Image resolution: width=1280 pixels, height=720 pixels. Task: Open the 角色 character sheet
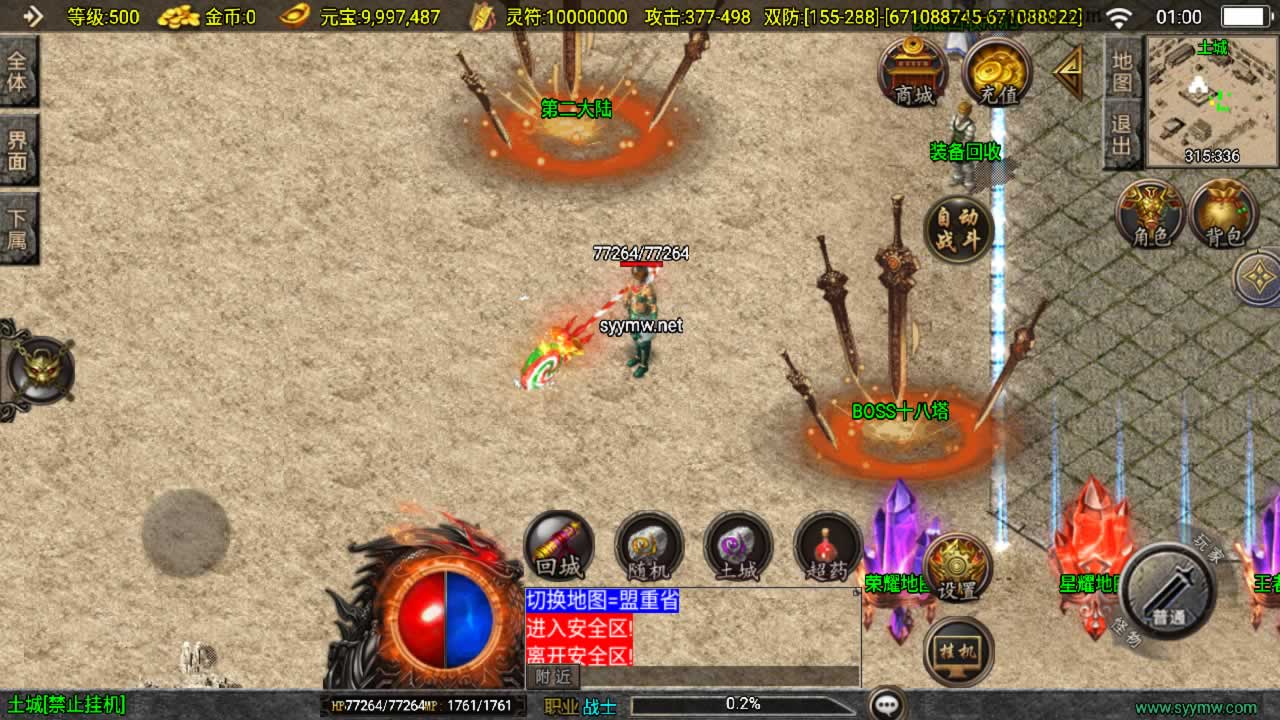[1151, 213]
